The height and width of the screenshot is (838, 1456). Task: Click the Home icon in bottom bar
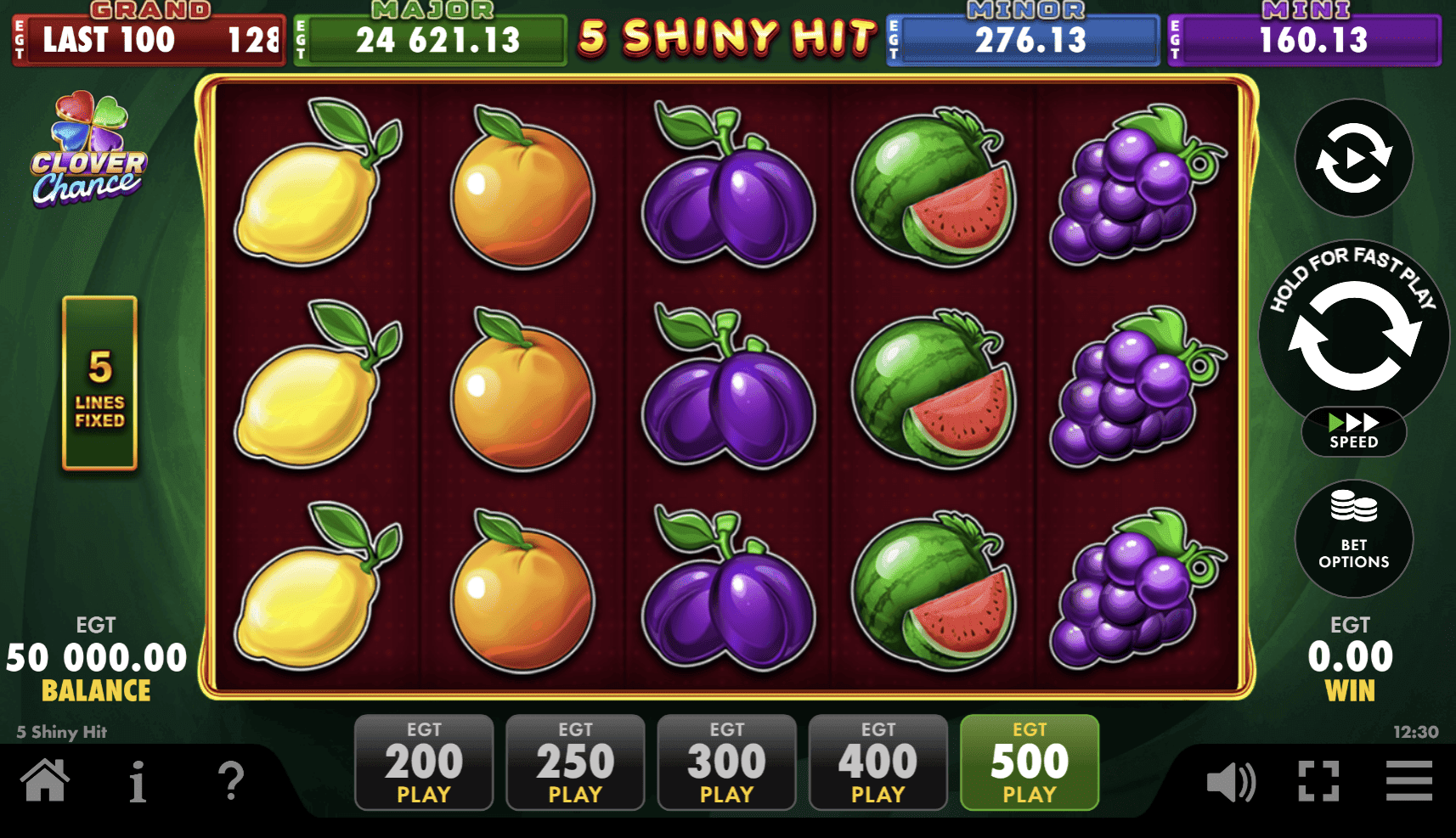click(46, 782)
